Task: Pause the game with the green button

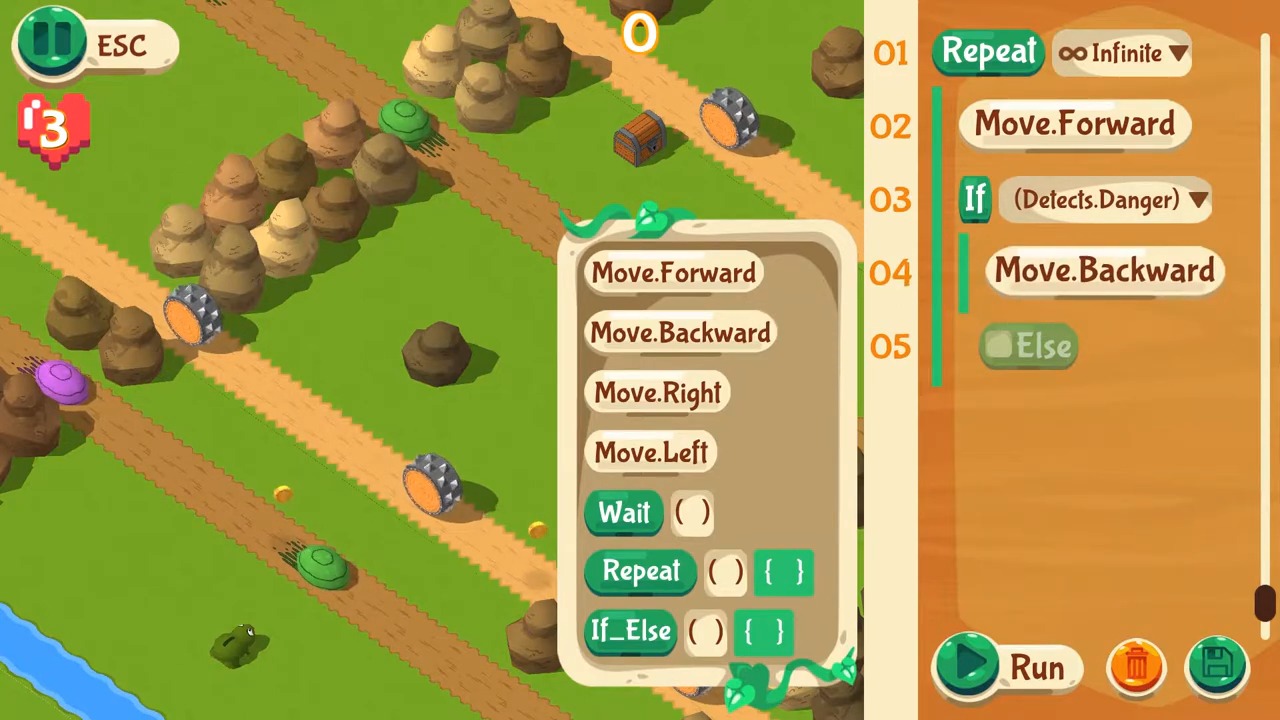Action: click(52, 42)
